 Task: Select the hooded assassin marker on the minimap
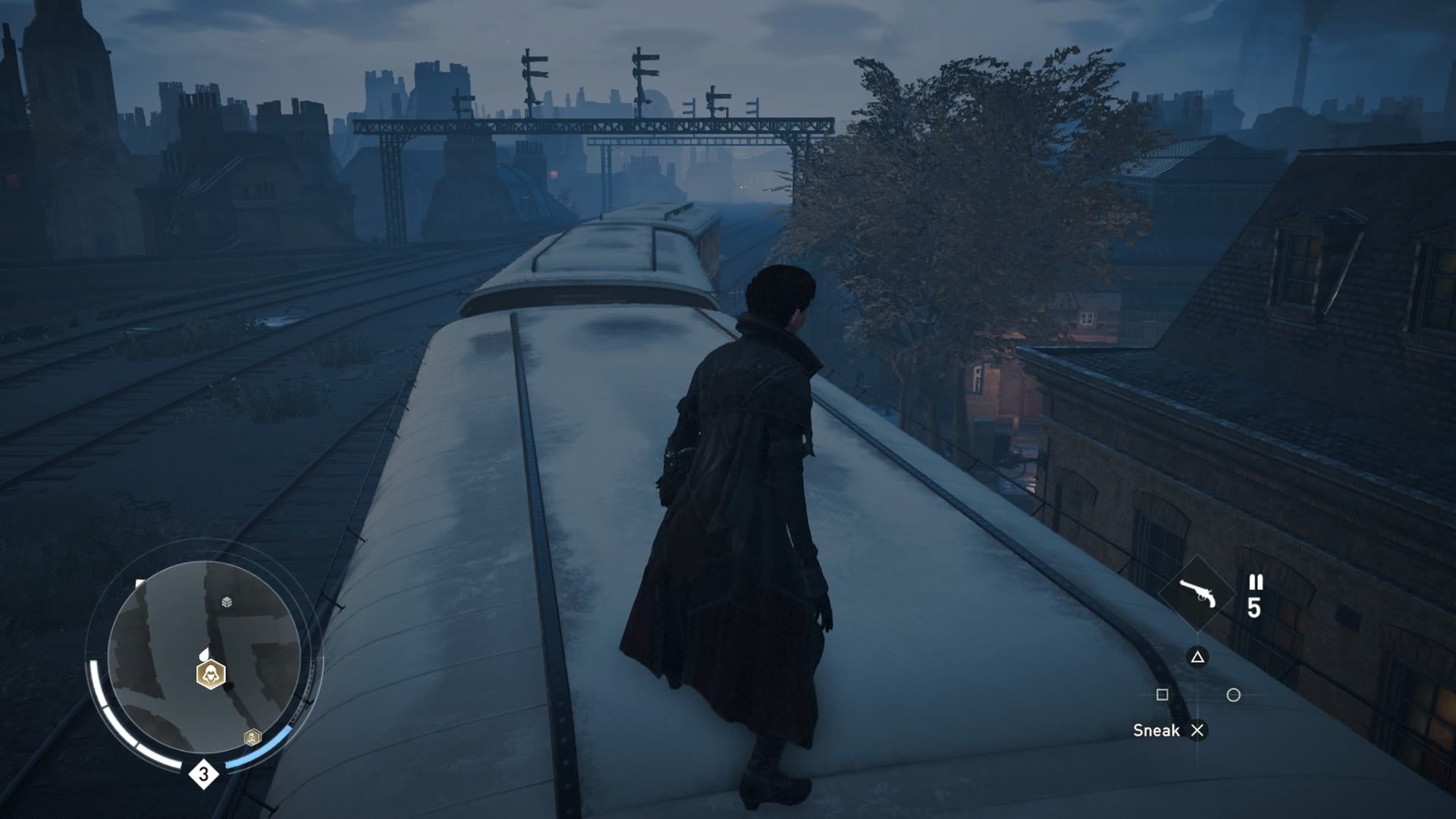pos(211,674)
